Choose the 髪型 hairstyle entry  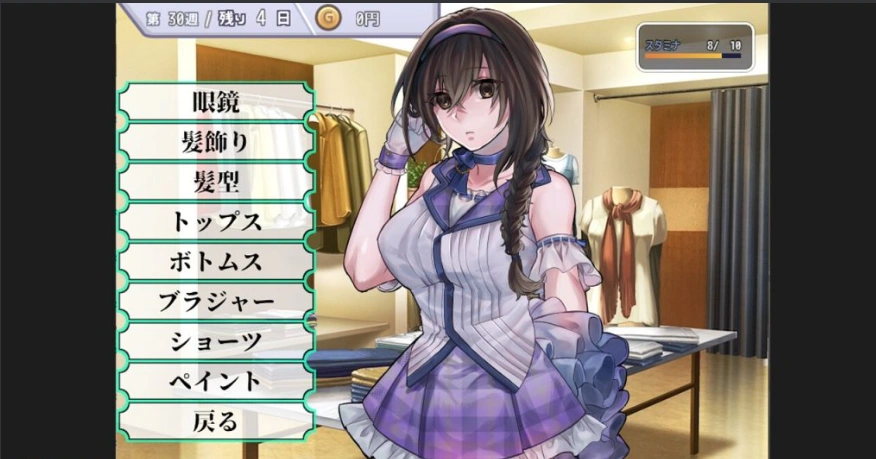pyautogui.click(x=215, y=182)
